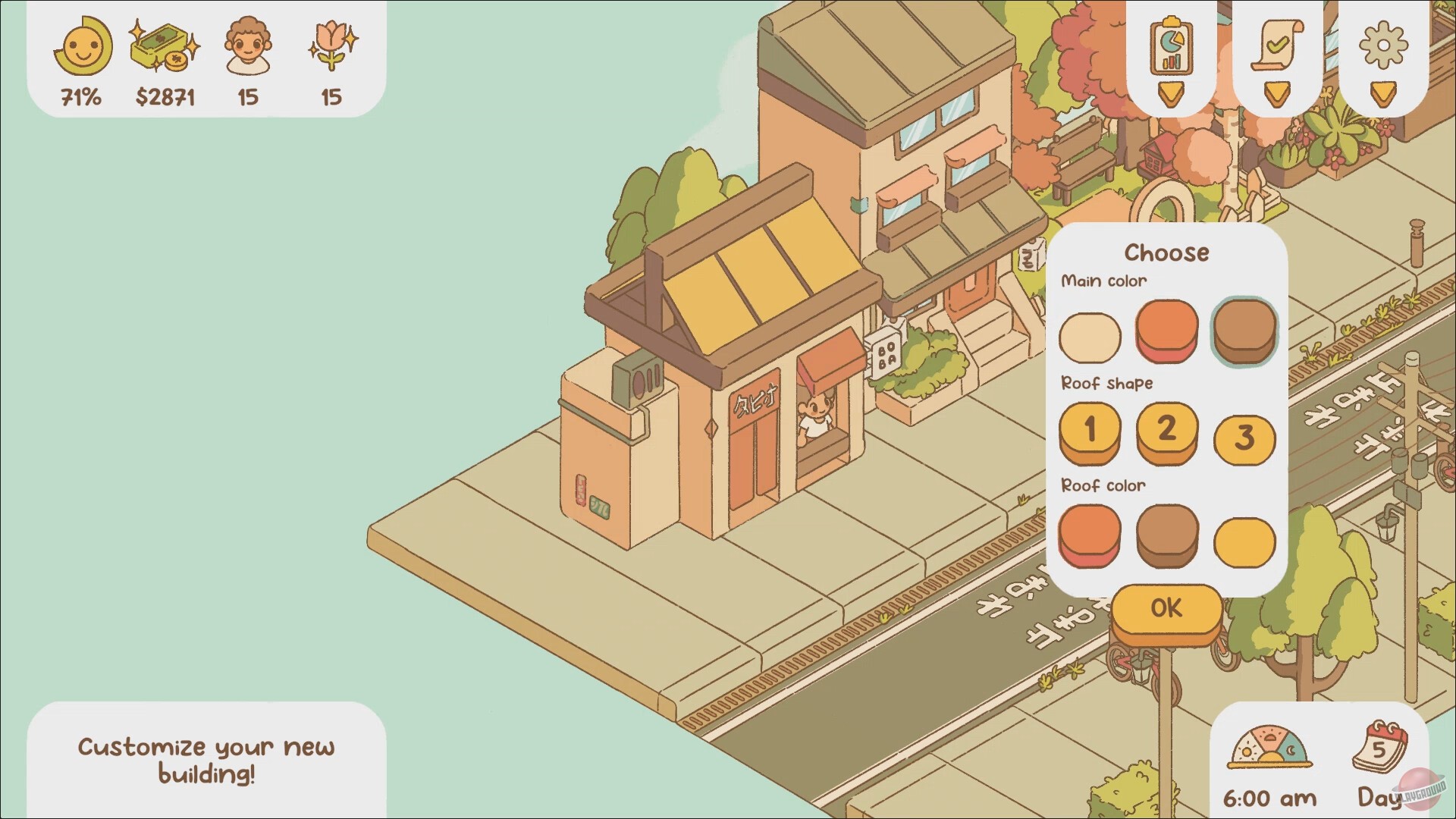
Task: Pick the brown main color swatch
Action: point(1244,332)
